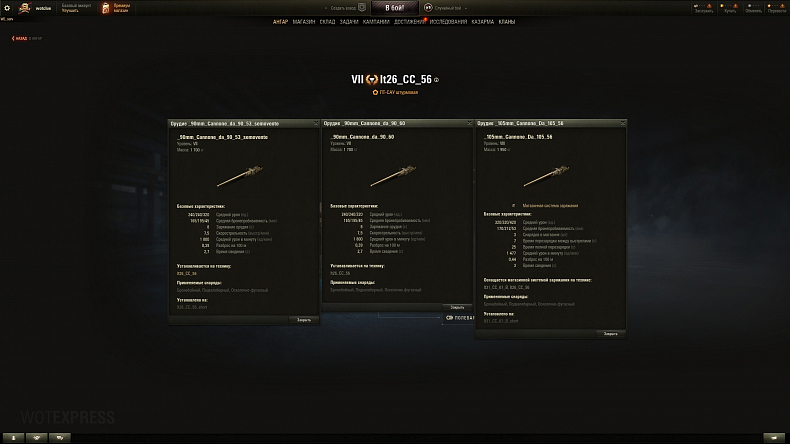The image size is (790, 444).
Task: Select the КАМПАНИИ tab
Action: tap(376, 21)
